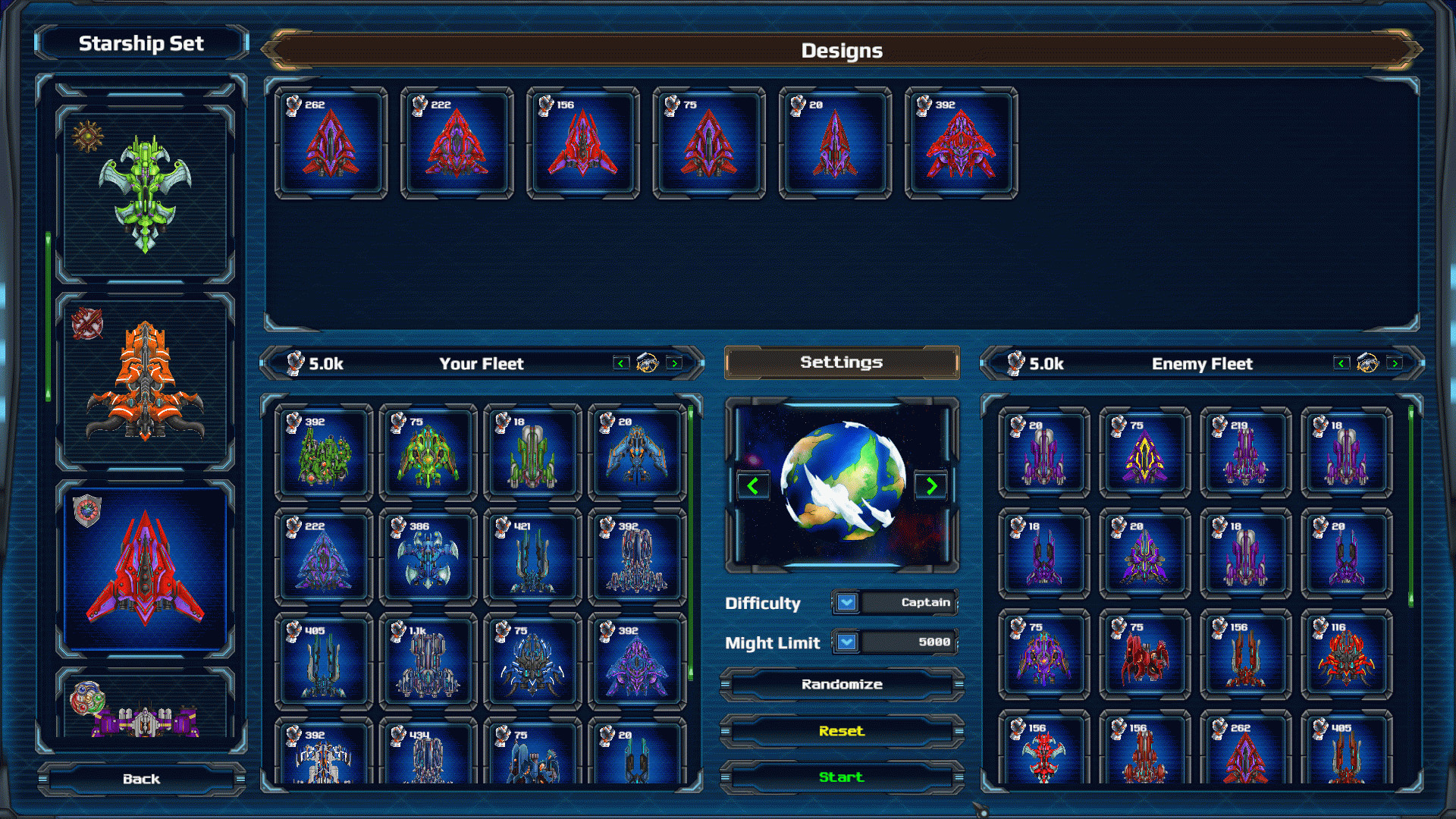The width and height of the screenshot is (1456, 819).
Task: Choose the 262 might red design
Action: click(x=331, y=143)
